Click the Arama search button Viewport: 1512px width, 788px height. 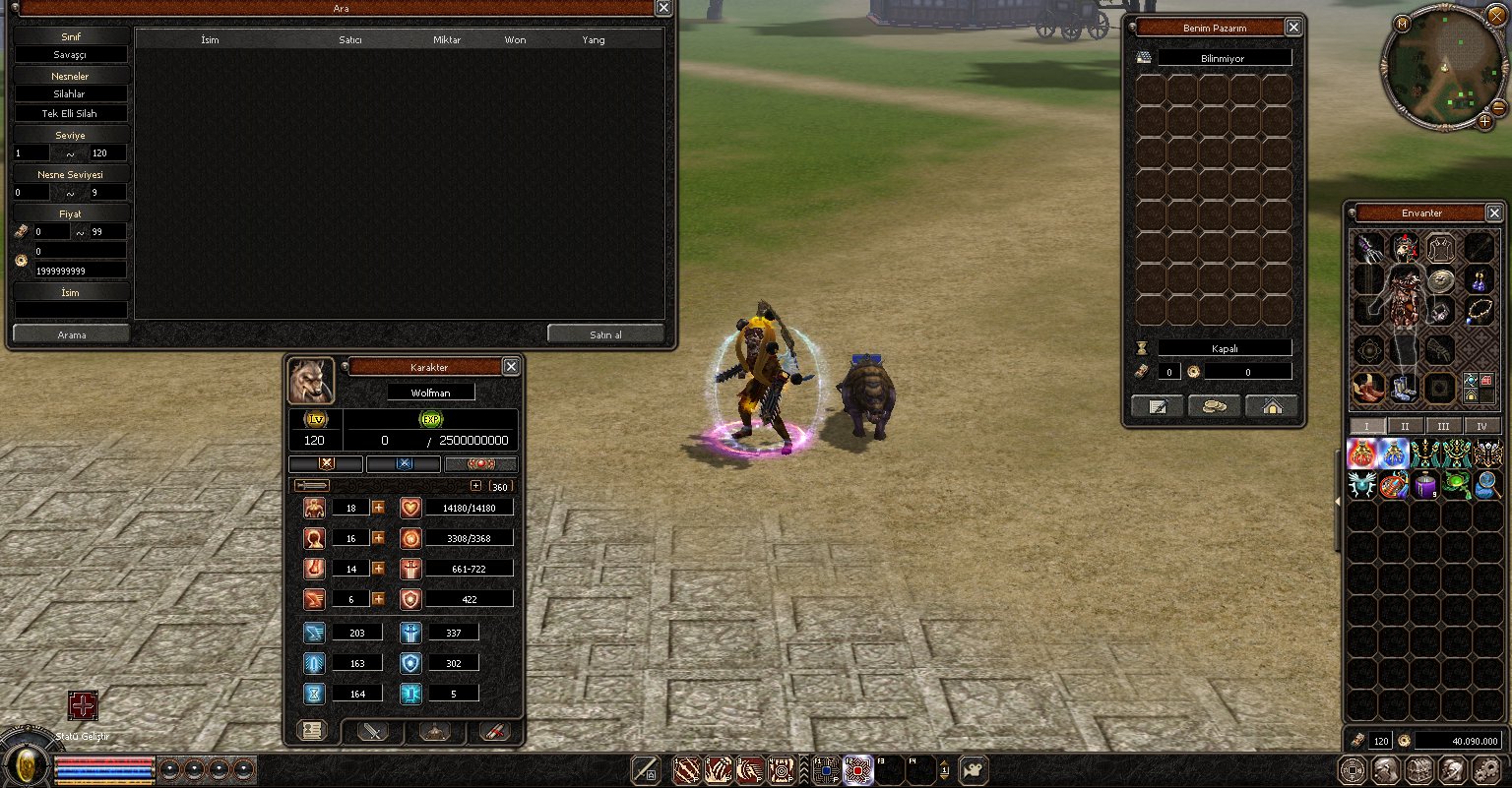[71, 334]
